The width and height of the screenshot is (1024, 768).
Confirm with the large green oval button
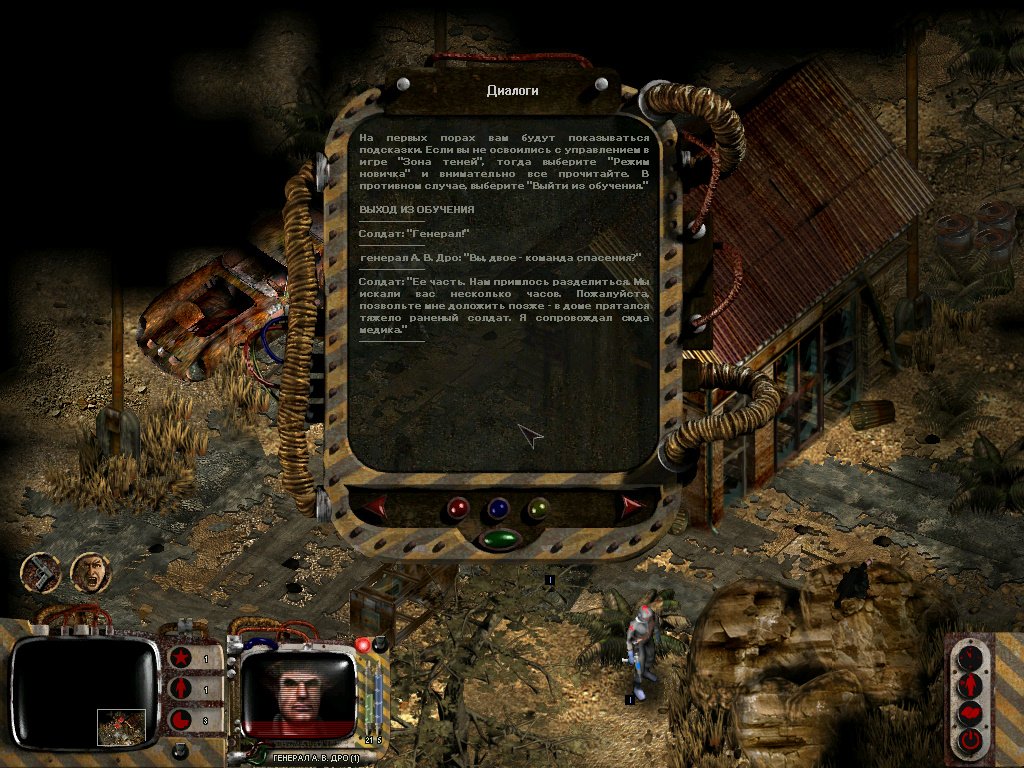tap(499, 540)
